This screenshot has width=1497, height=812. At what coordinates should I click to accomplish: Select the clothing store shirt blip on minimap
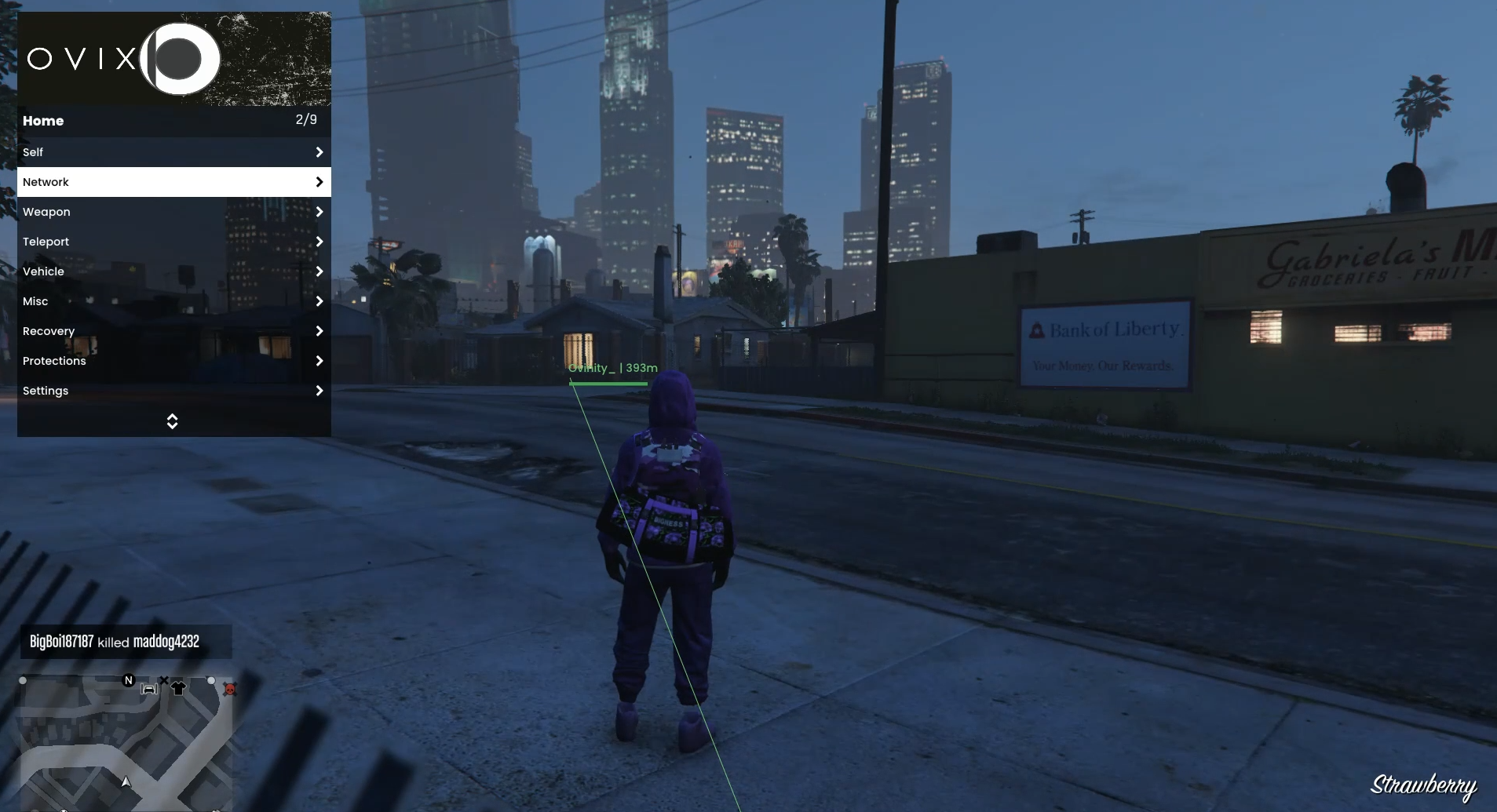tap(178, 688)
